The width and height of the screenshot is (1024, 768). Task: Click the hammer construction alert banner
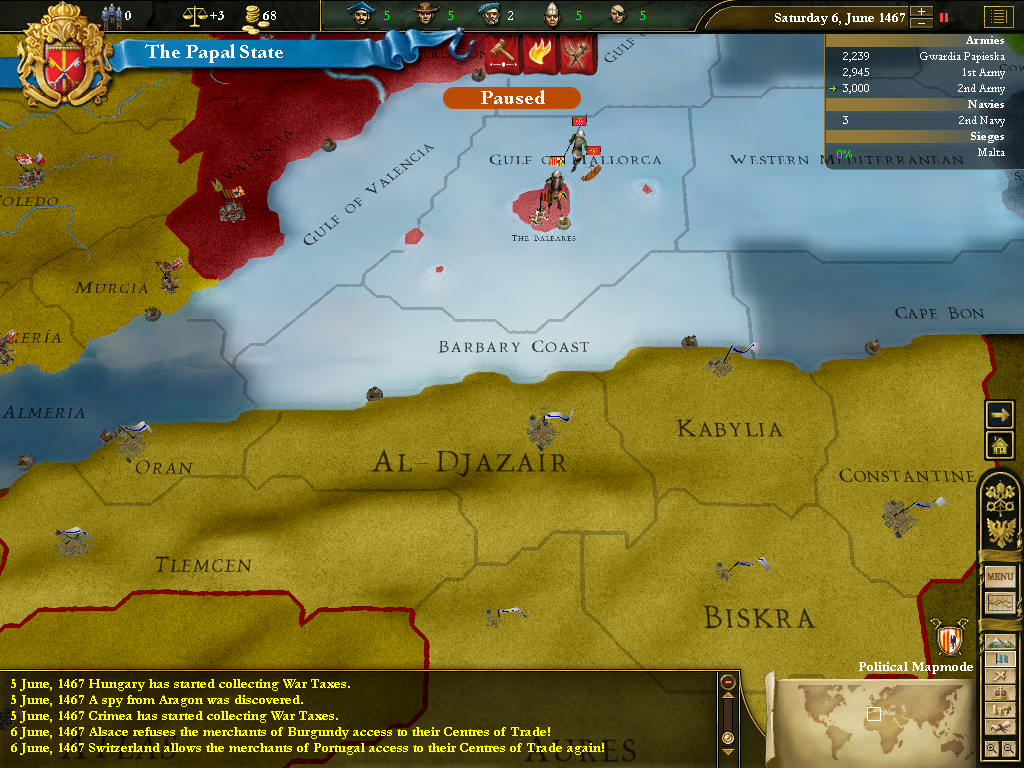(x=500, y=53)
